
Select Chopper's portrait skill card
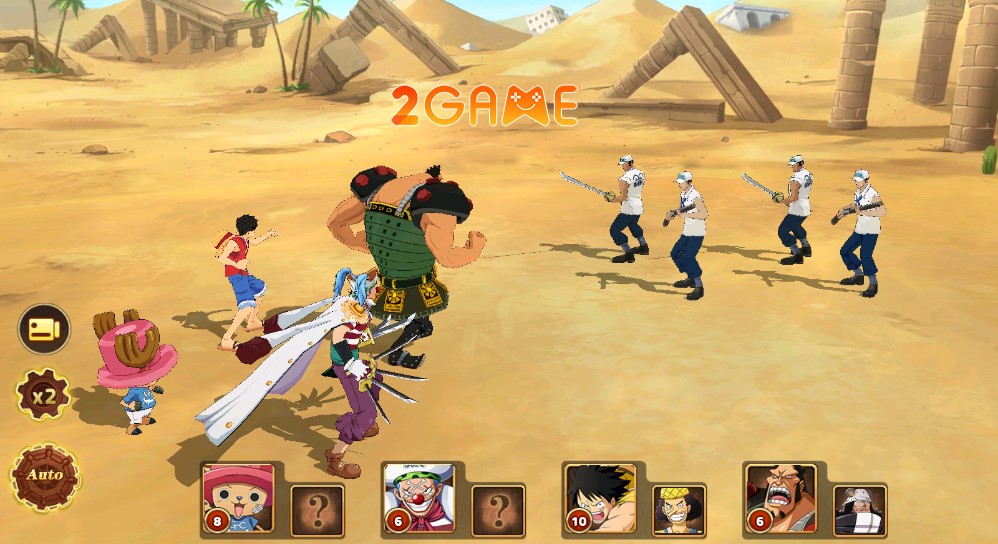[x=238, y=497]
